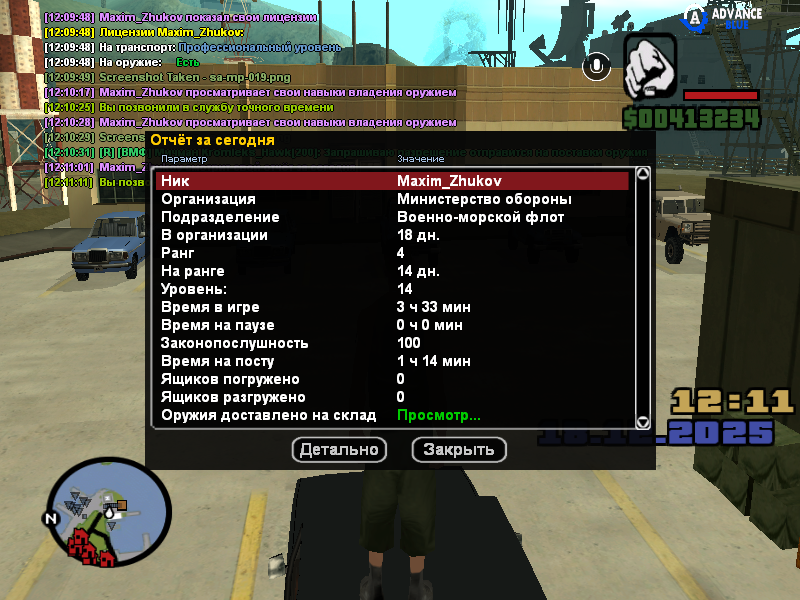Open the Детально detailed report
The width and height of the screenshot is (800, 600).
click(x=339, y=450)
